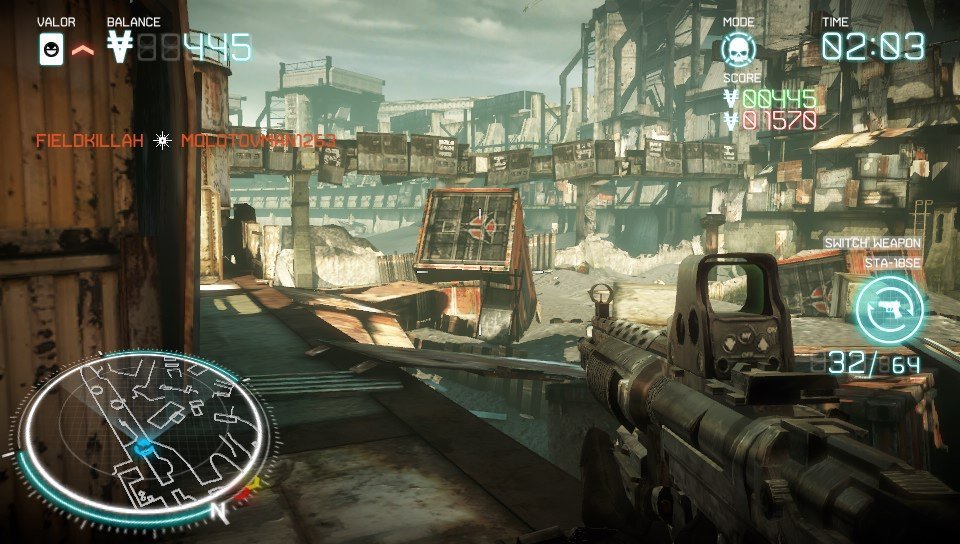
Task: Select the Valor card icon
Action: point(51,48)
